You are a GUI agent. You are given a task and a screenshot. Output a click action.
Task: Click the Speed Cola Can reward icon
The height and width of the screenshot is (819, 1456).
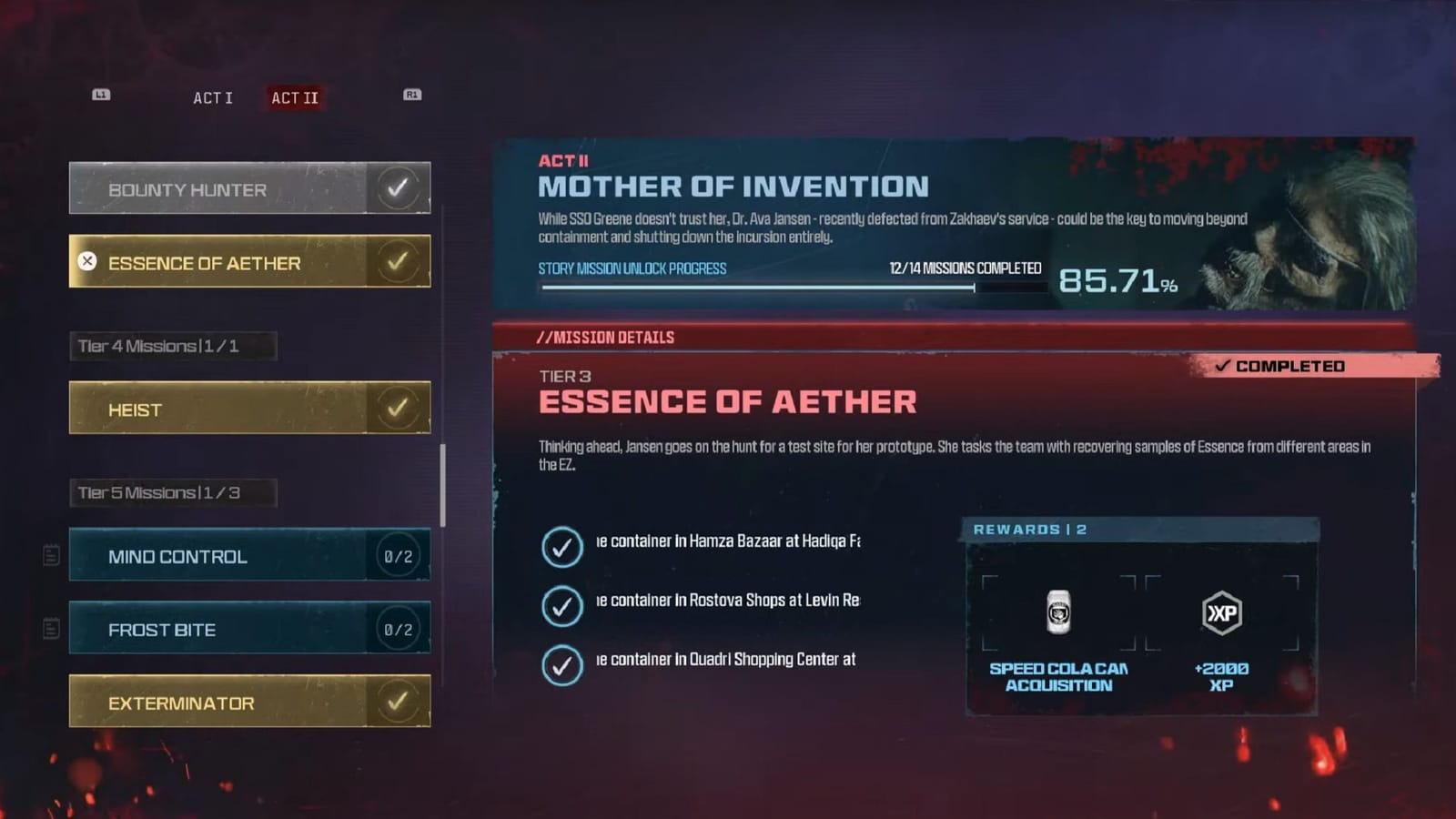point(1057,613)
